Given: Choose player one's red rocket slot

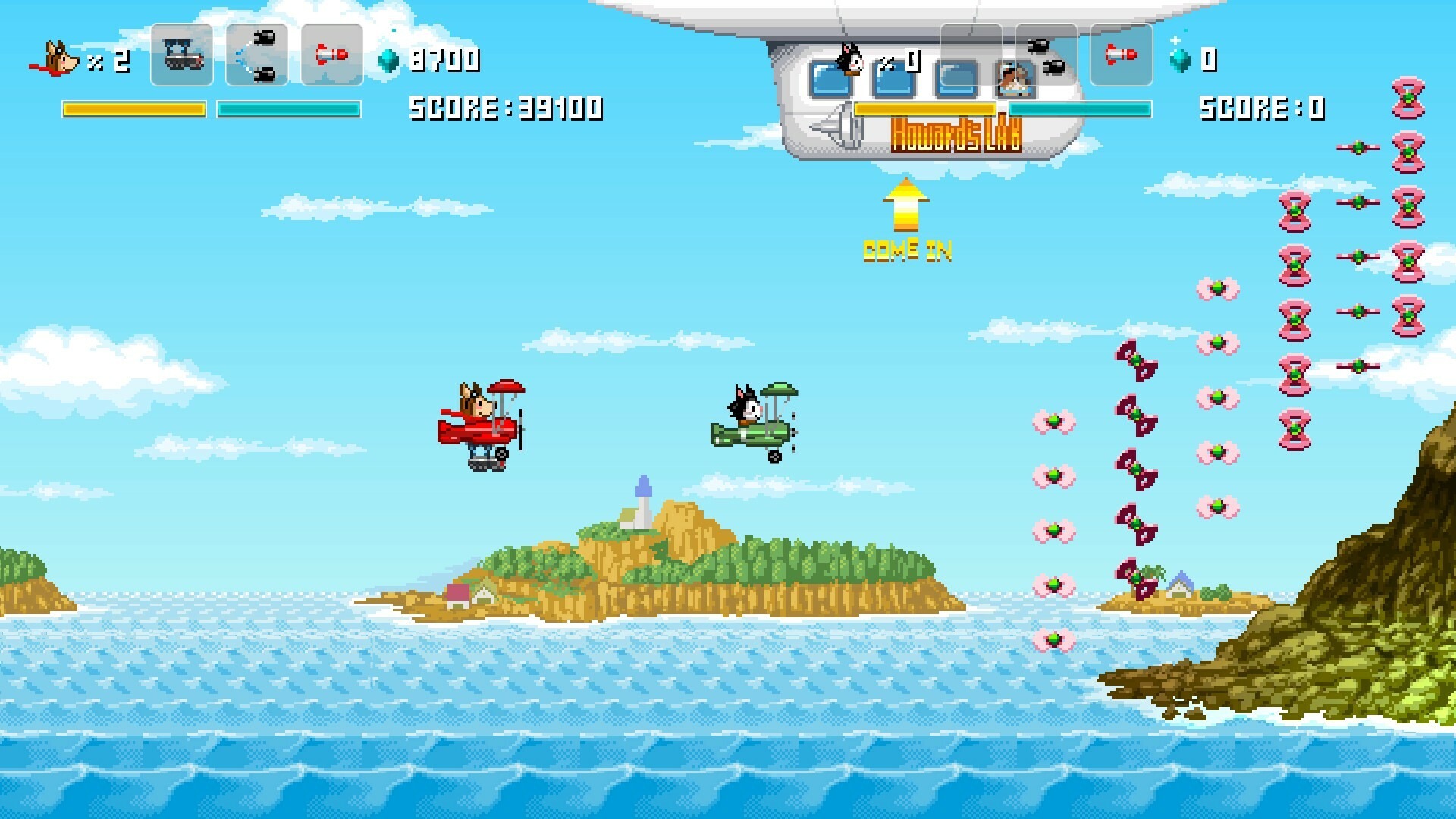Looking at the screenshot, I should [x=332, y=55].
